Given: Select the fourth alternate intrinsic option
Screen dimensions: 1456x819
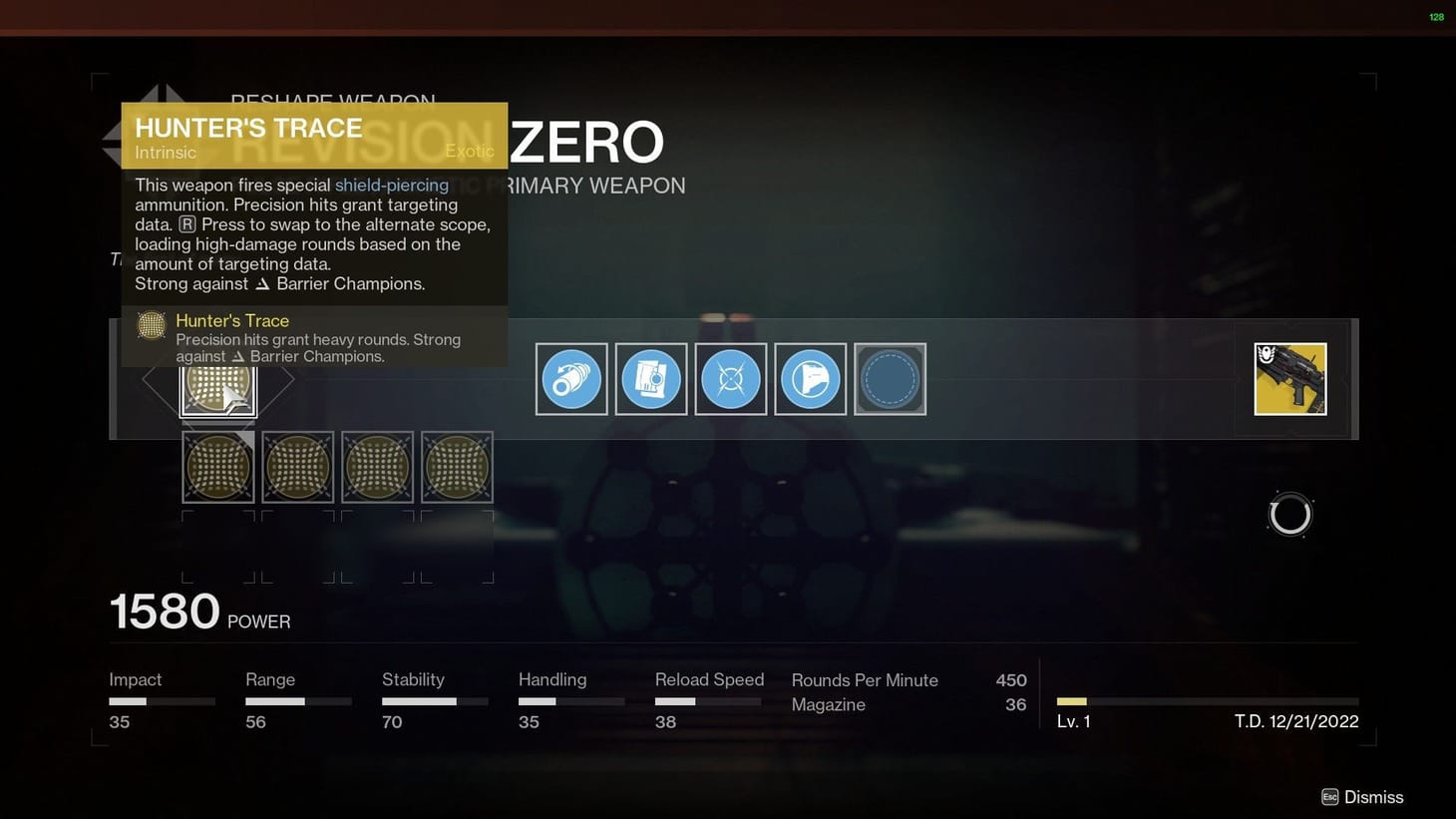Looking at the screenshot, I should click(x=457, y=466).
